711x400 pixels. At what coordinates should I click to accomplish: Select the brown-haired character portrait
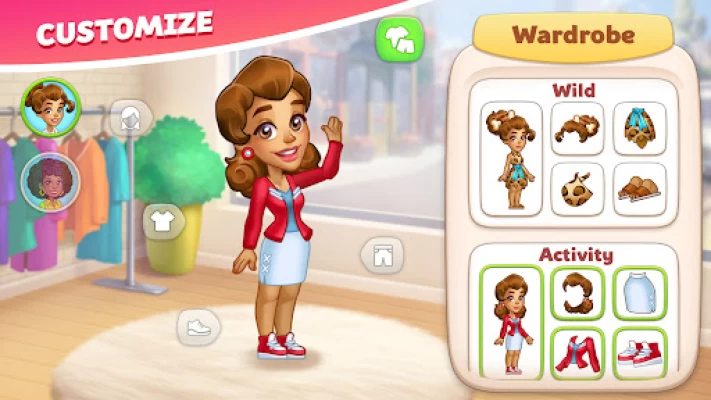point(46,109)
